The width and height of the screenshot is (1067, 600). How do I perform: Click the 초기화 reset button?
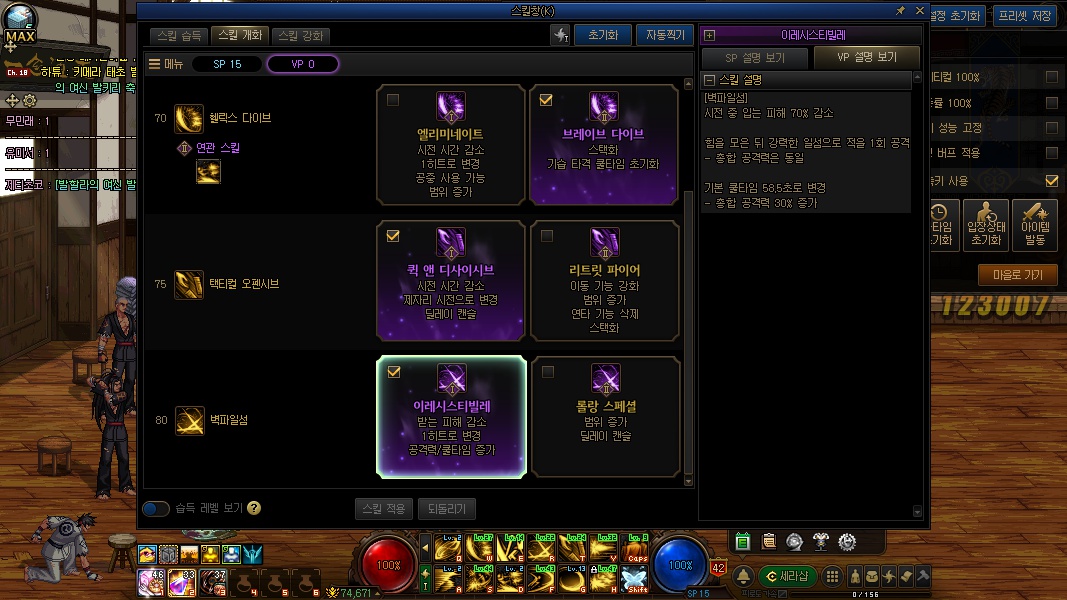point(602,35)
